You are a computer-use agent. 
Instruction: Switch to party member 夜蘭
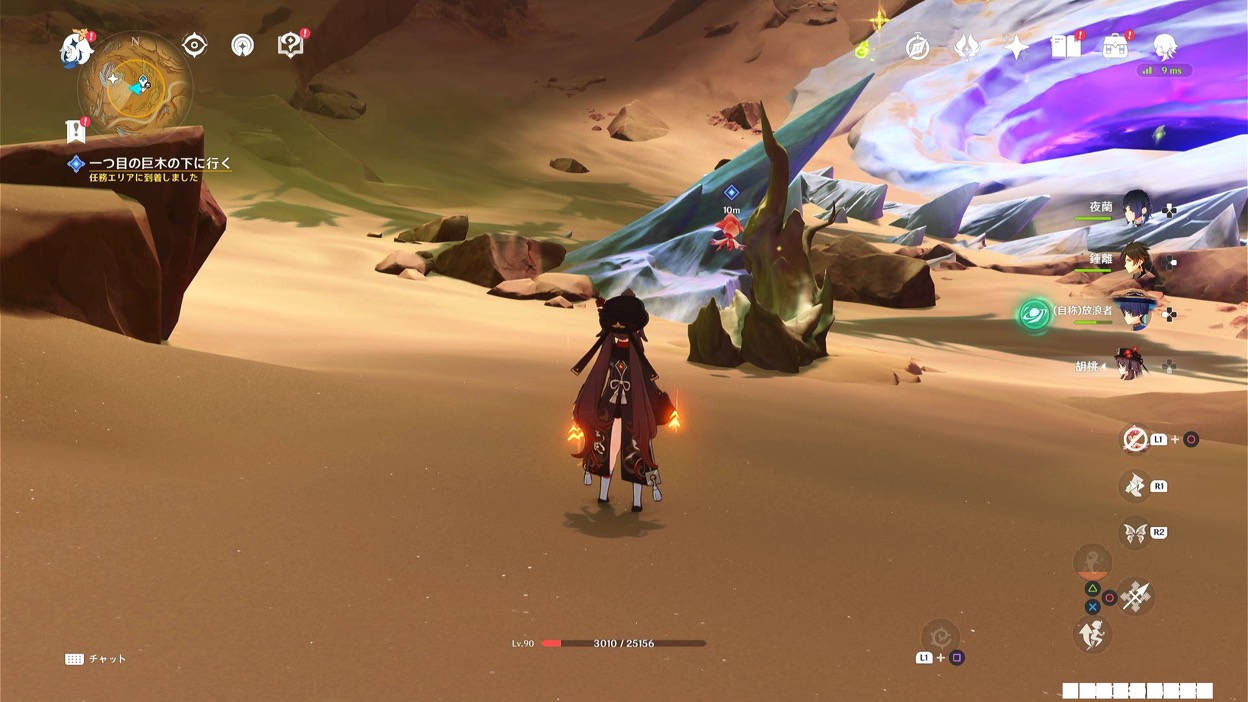(x=1134, y=208)
